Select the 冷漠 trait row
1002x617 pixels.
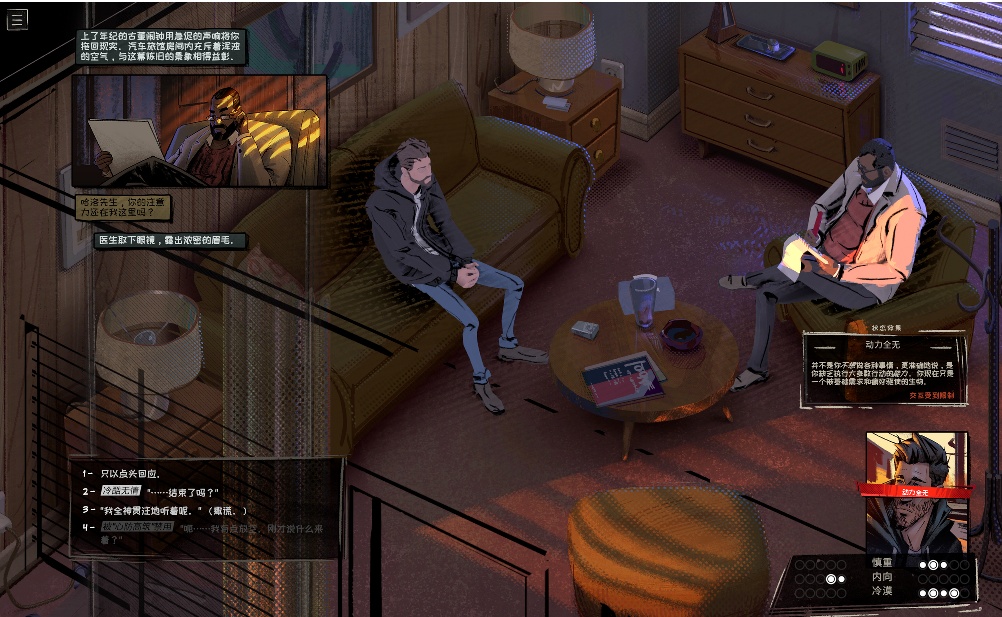[881, 591]
